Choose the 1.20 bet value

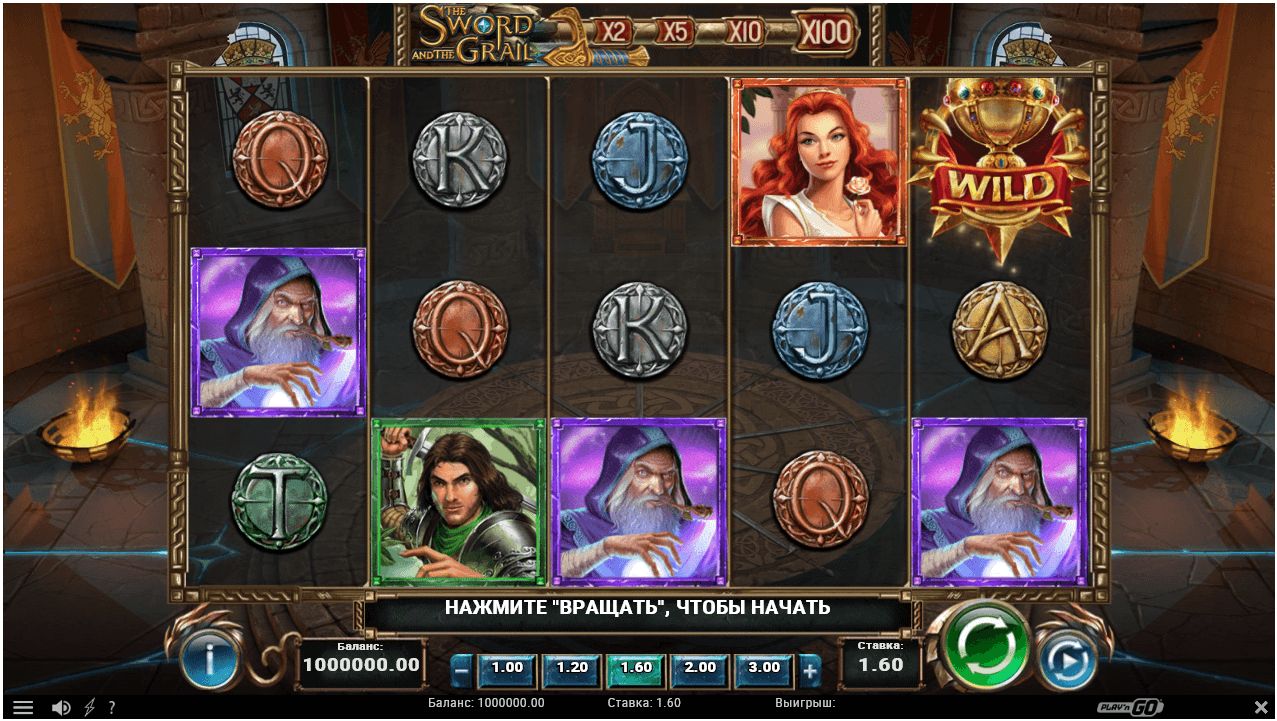pyautogui.click(x=572, y=668)
